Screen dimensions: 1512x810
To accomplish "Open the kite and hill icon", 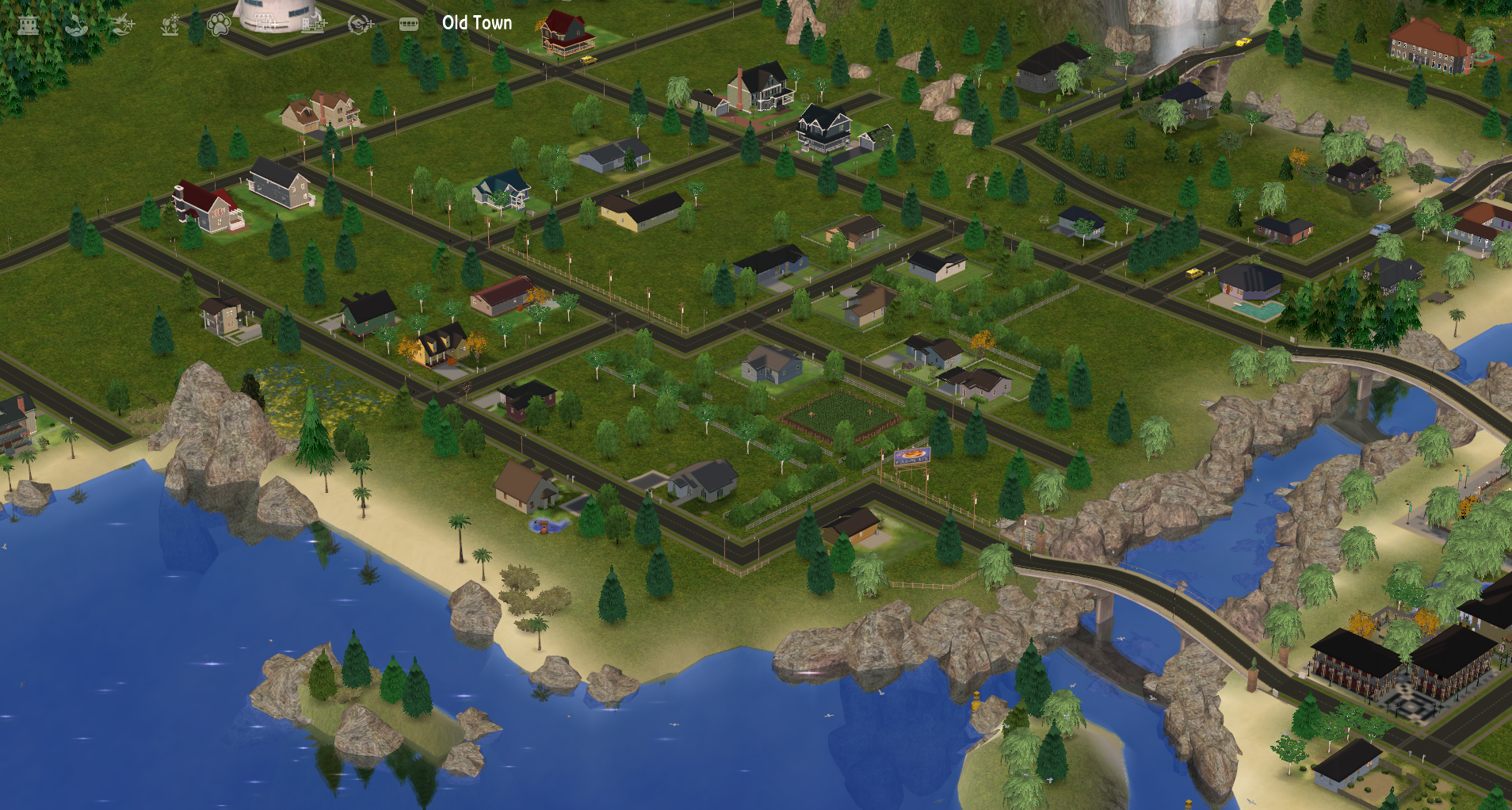I will [x=76, y=25].
